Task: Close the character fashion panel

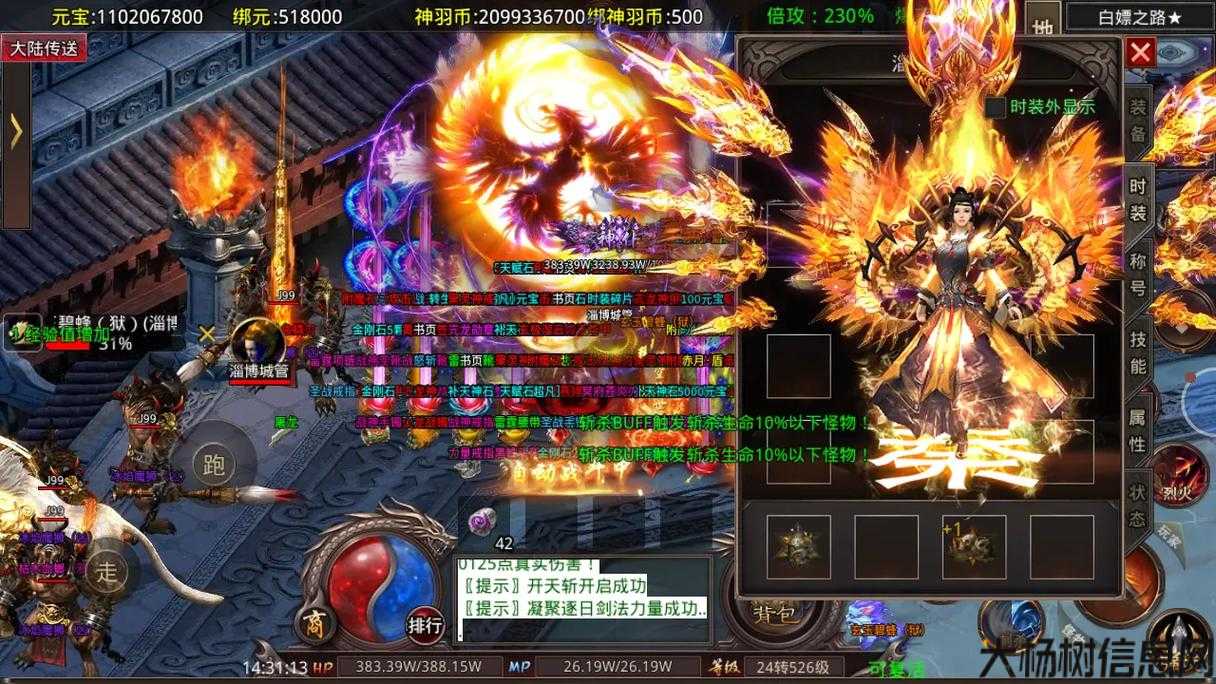Action: (x=1140, y=53)
